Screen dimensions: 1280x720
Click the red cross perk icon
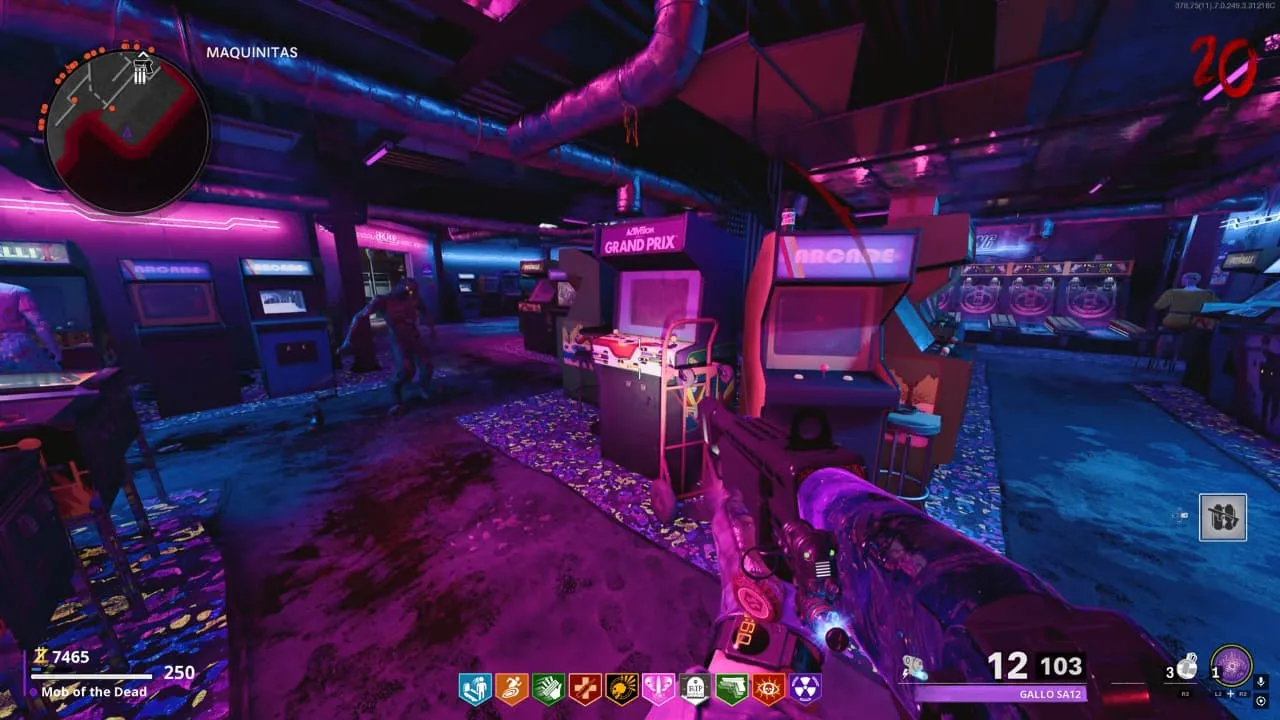tap(585, 689)
